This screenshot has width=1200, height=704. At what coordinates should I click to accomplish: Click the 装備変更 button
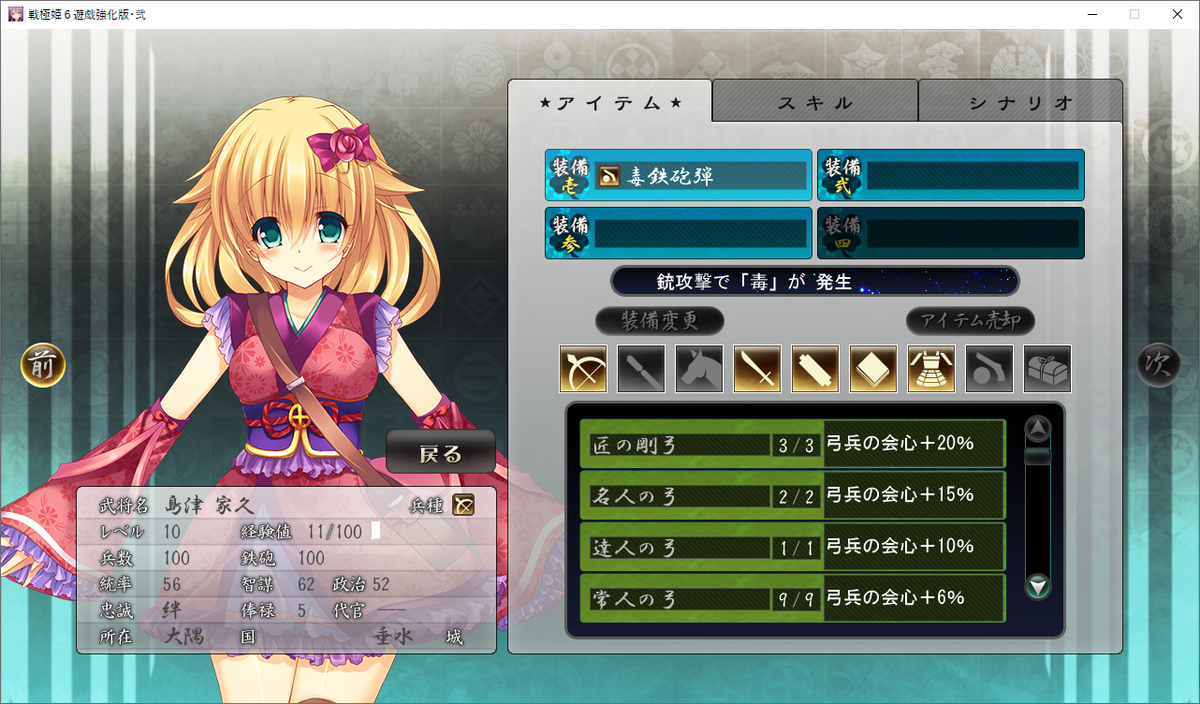(x=659, y=321)
